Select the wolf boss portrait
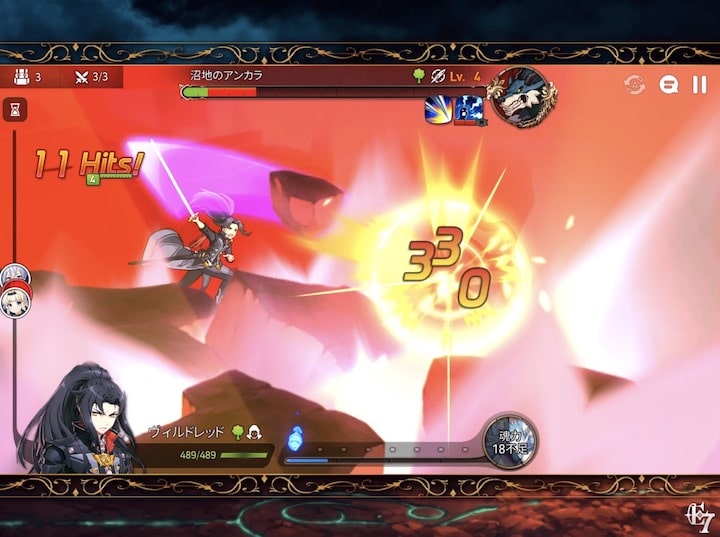The image size is (720, 537). click(x=523, y=97)
